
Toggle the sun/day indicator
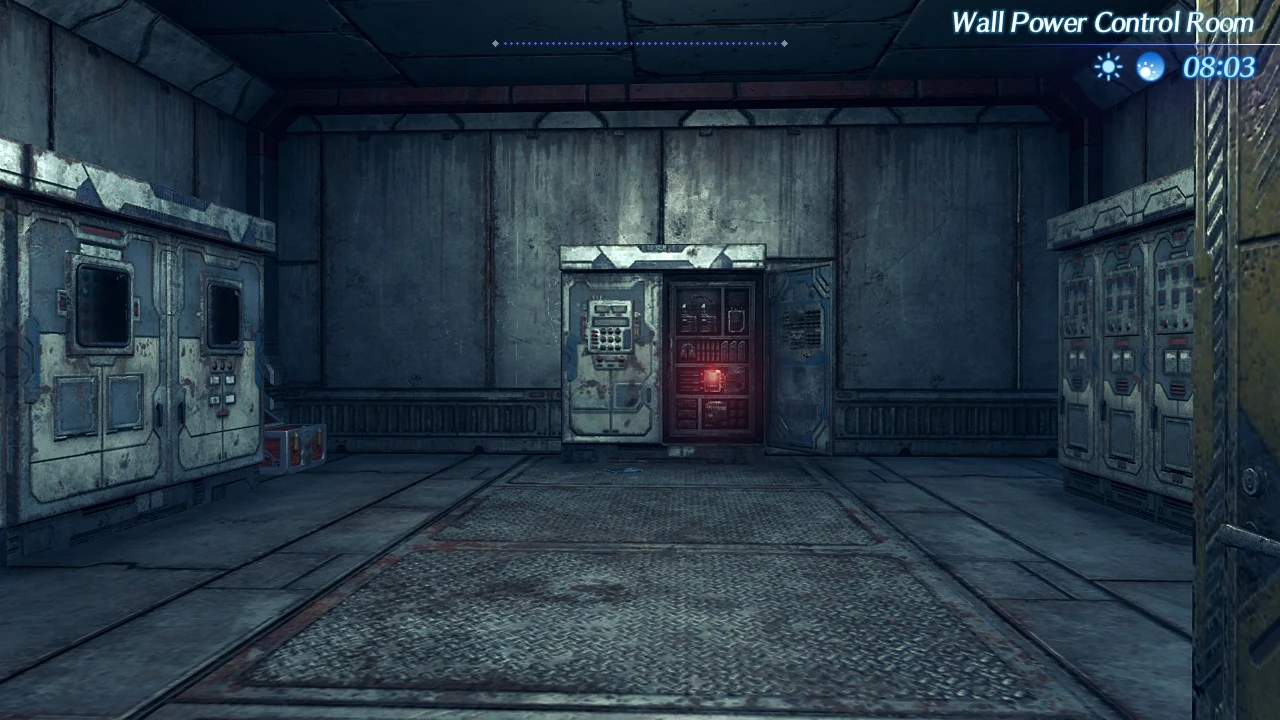tap(1108, 66)
